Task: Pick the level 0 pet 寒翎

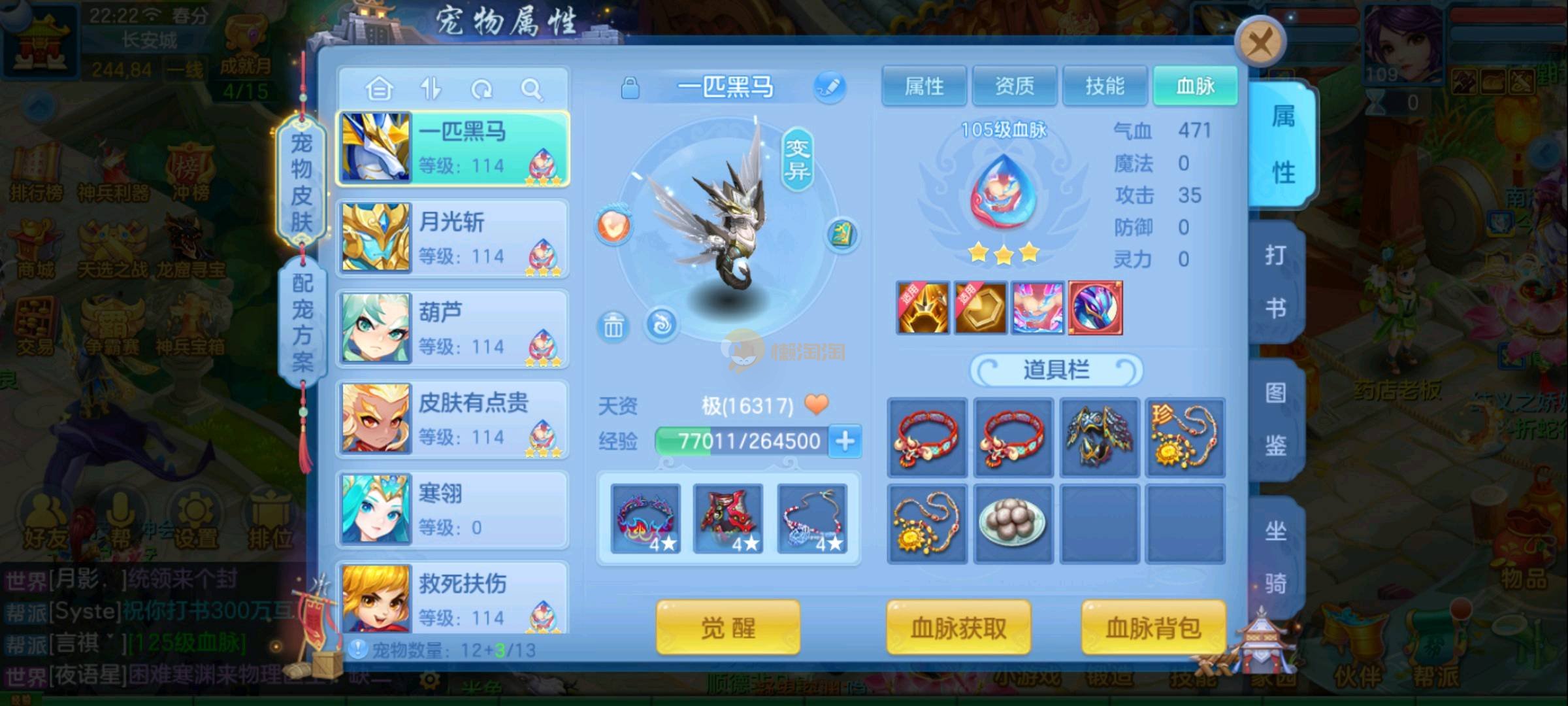Action: click(x=452, y=509)
